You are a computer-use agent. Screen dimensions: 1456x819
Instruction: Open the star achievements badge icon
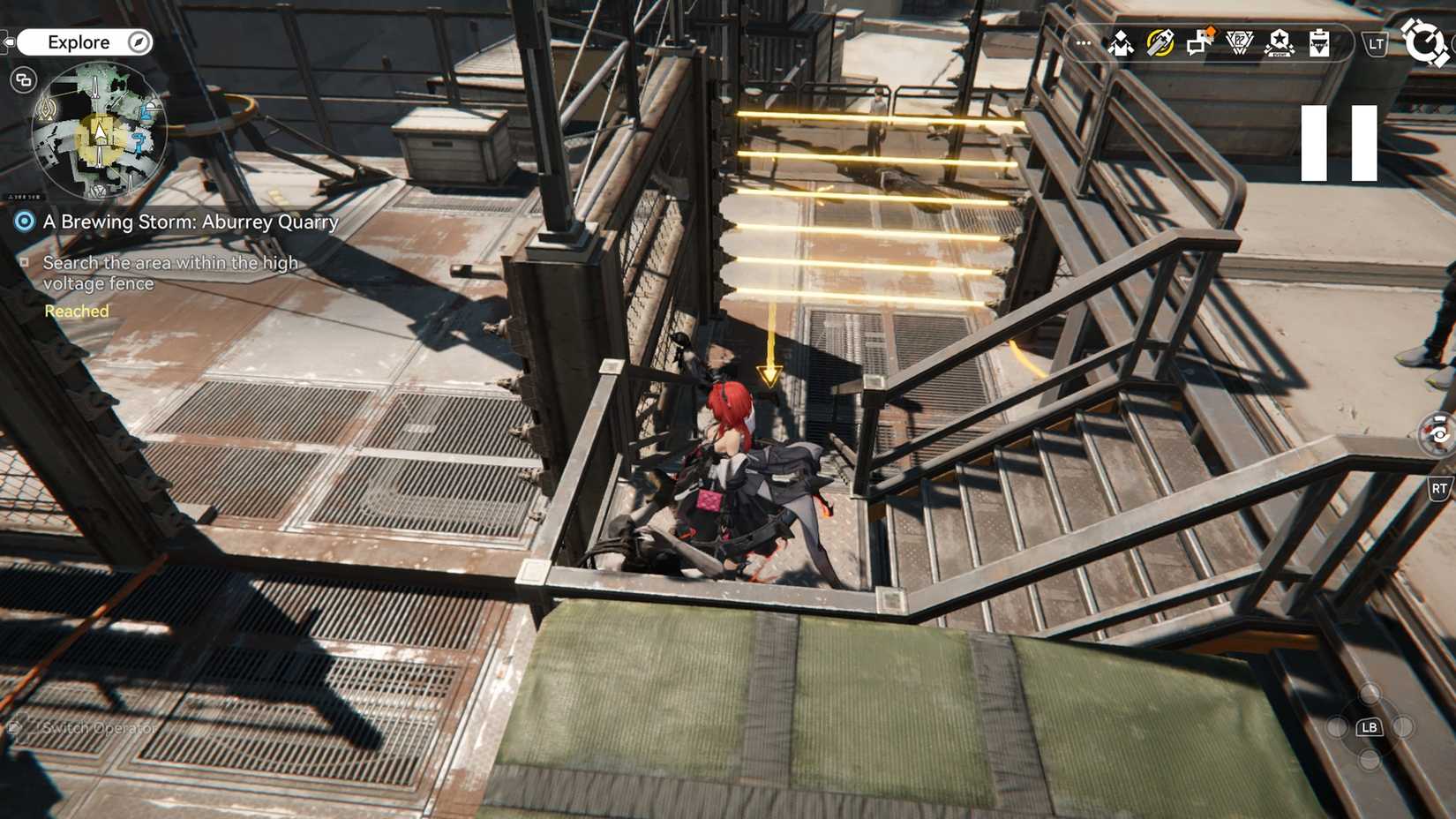1279,41
